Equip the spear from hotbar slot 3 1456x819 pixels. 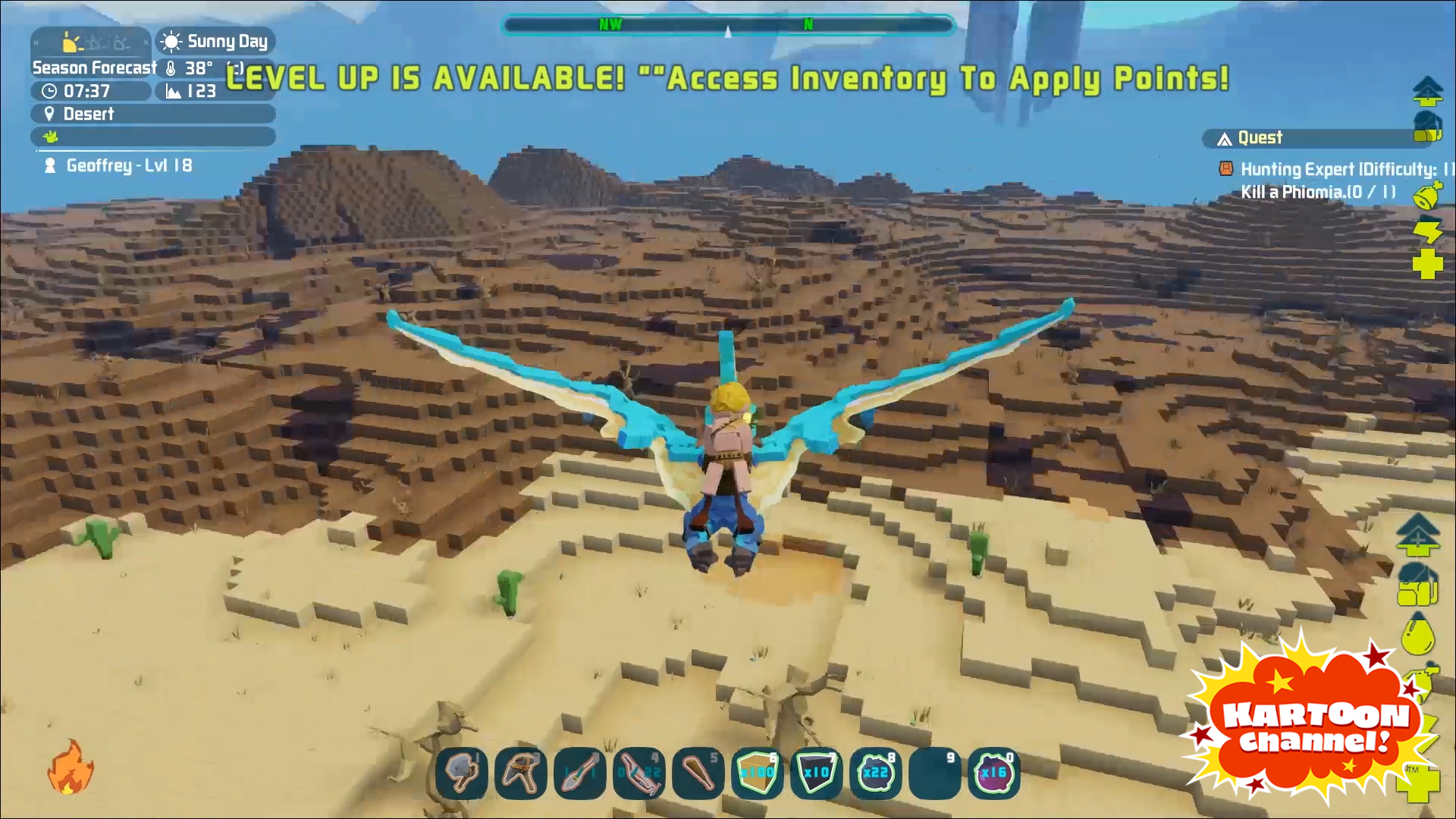tap(580, 773)
